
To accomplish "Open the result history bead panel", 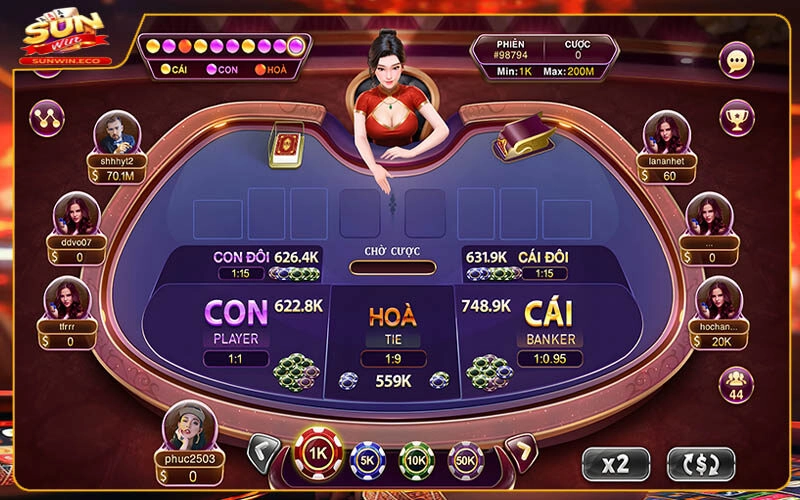I will (225, 56).
